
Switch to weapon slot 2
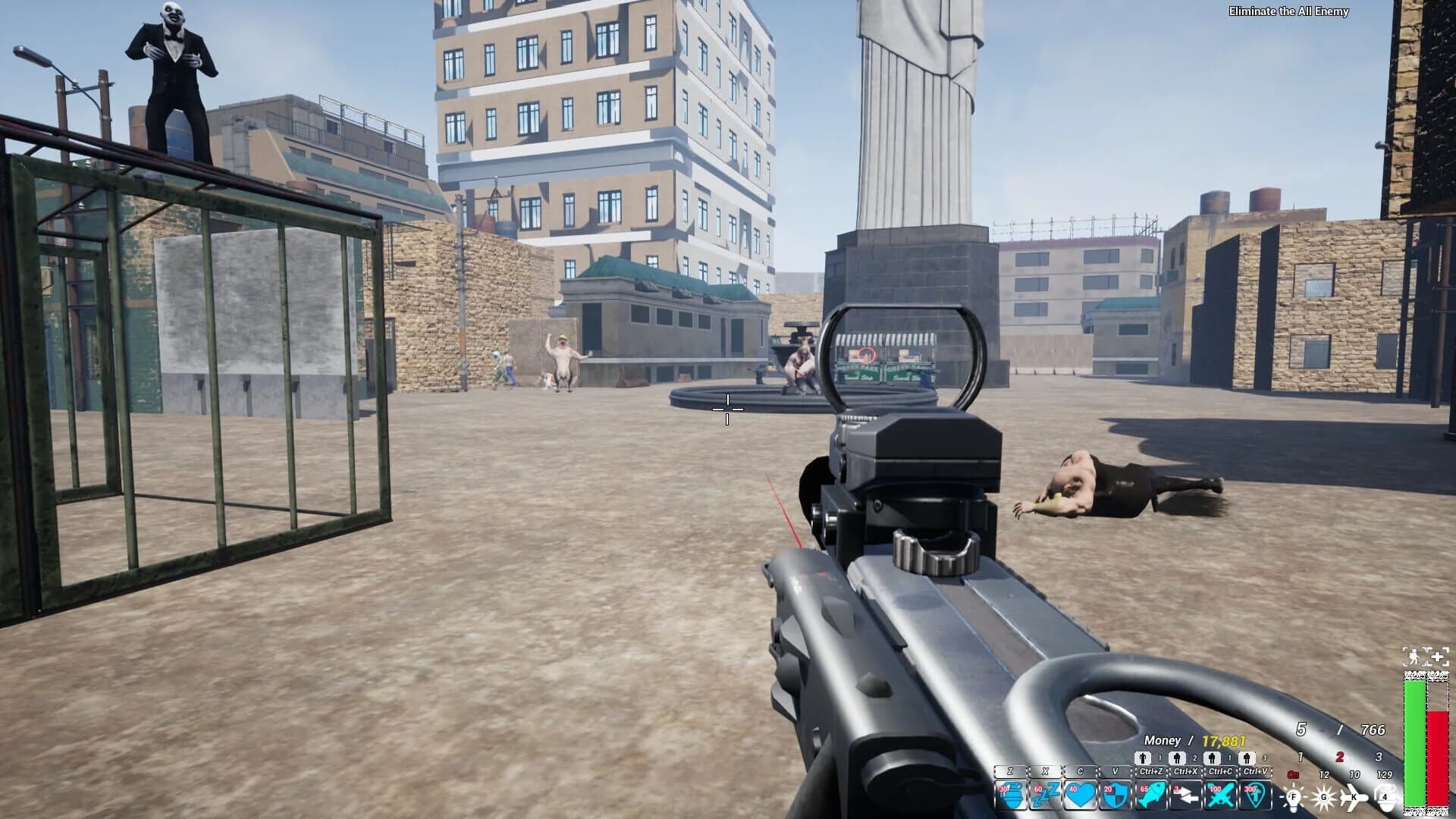(1338, 757)
